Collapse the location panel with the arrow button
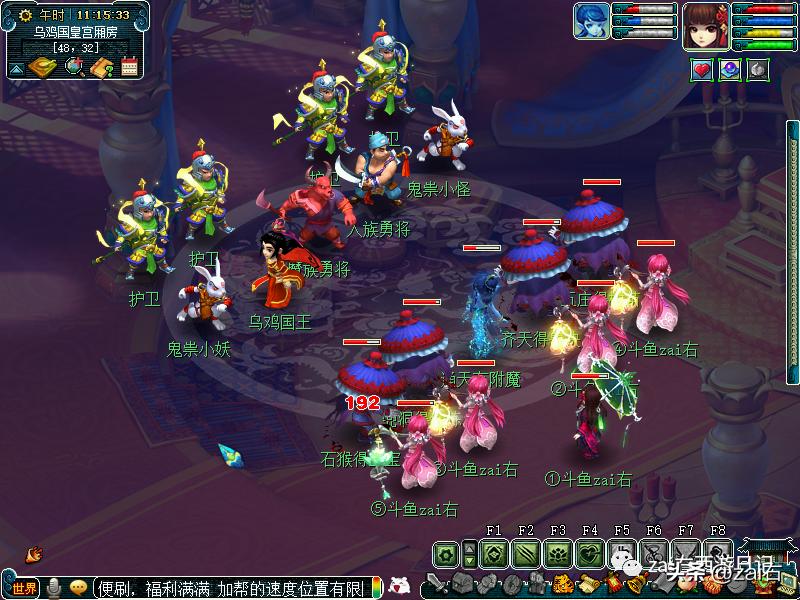 click(17, 68)
